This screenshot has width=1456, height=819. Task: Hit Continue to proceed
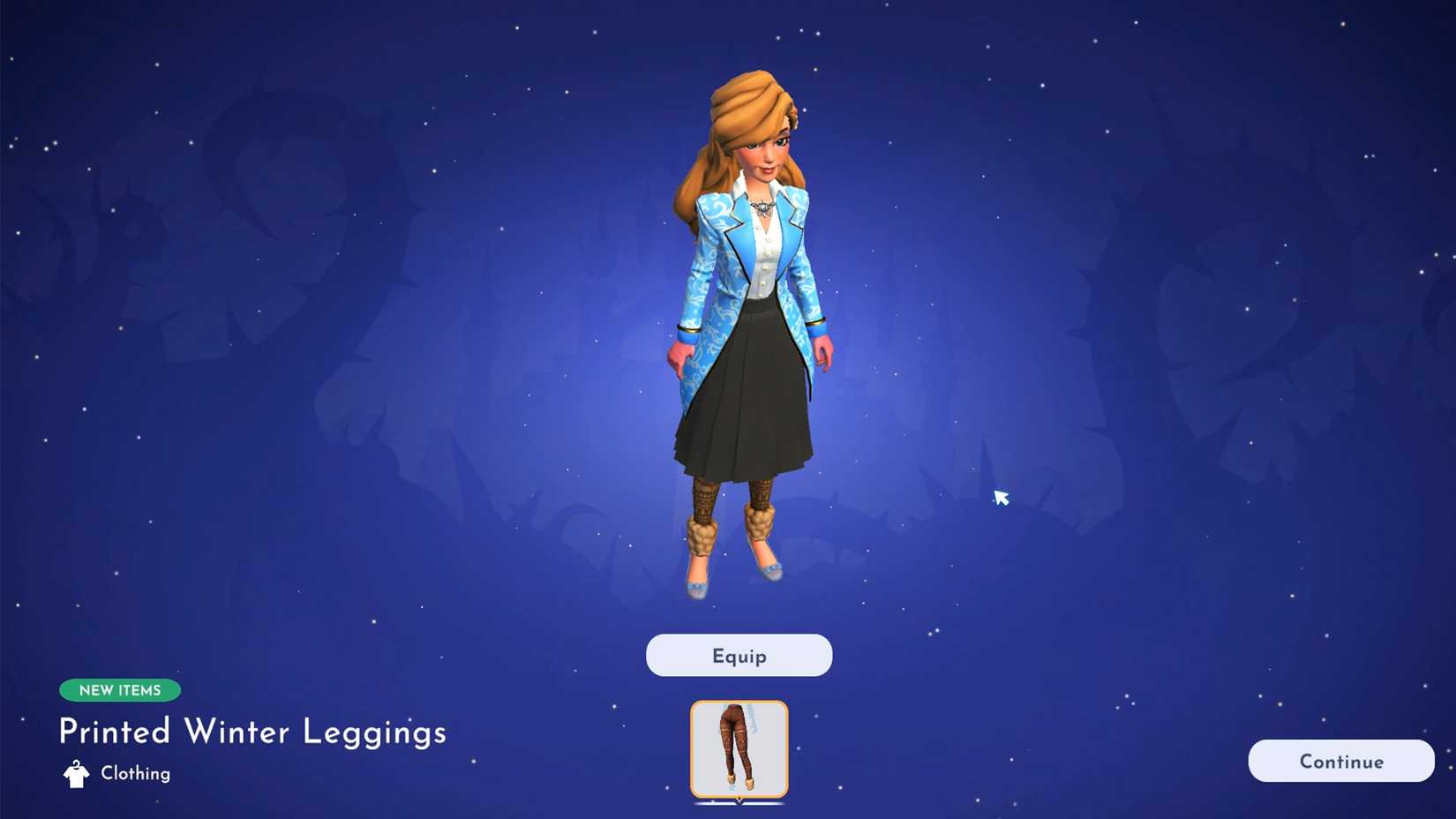[x=1340, y=761]
